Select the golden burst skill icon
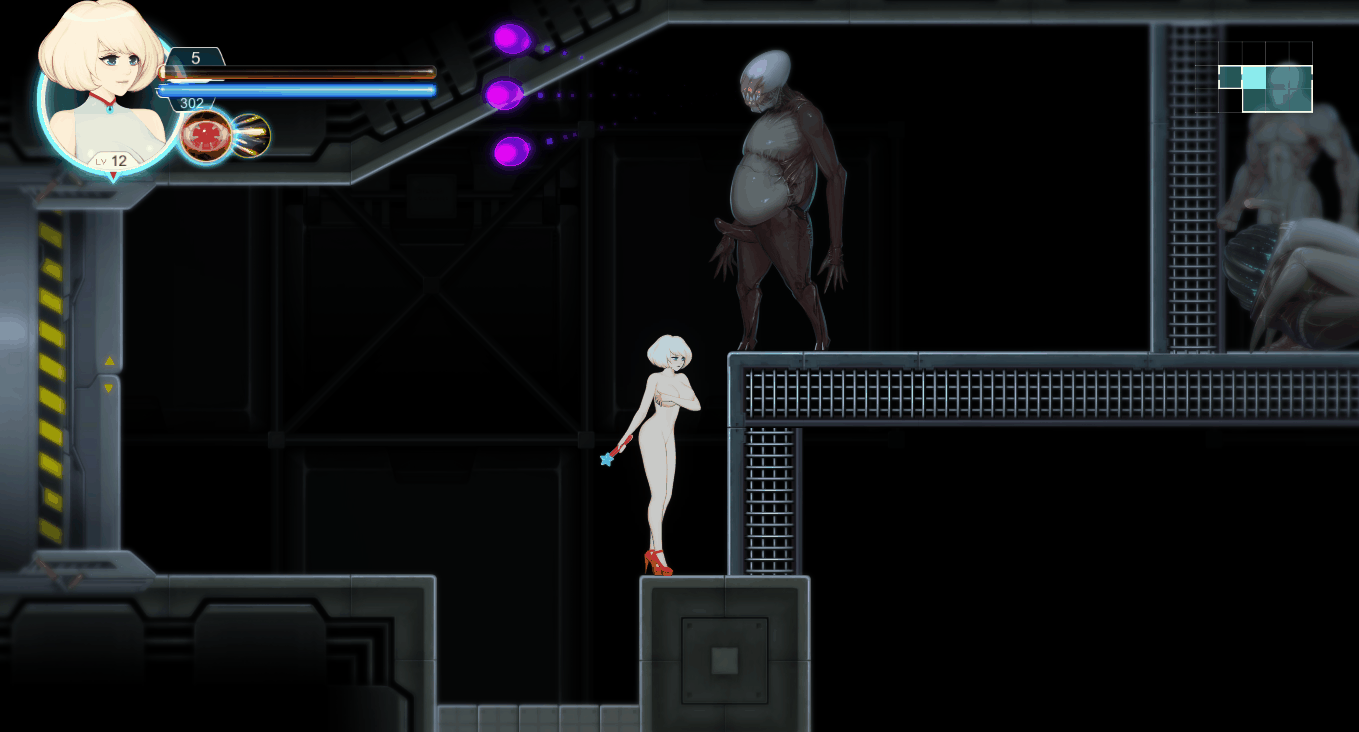The width and height of the screenshot is (1359, 732). [251, 136]
